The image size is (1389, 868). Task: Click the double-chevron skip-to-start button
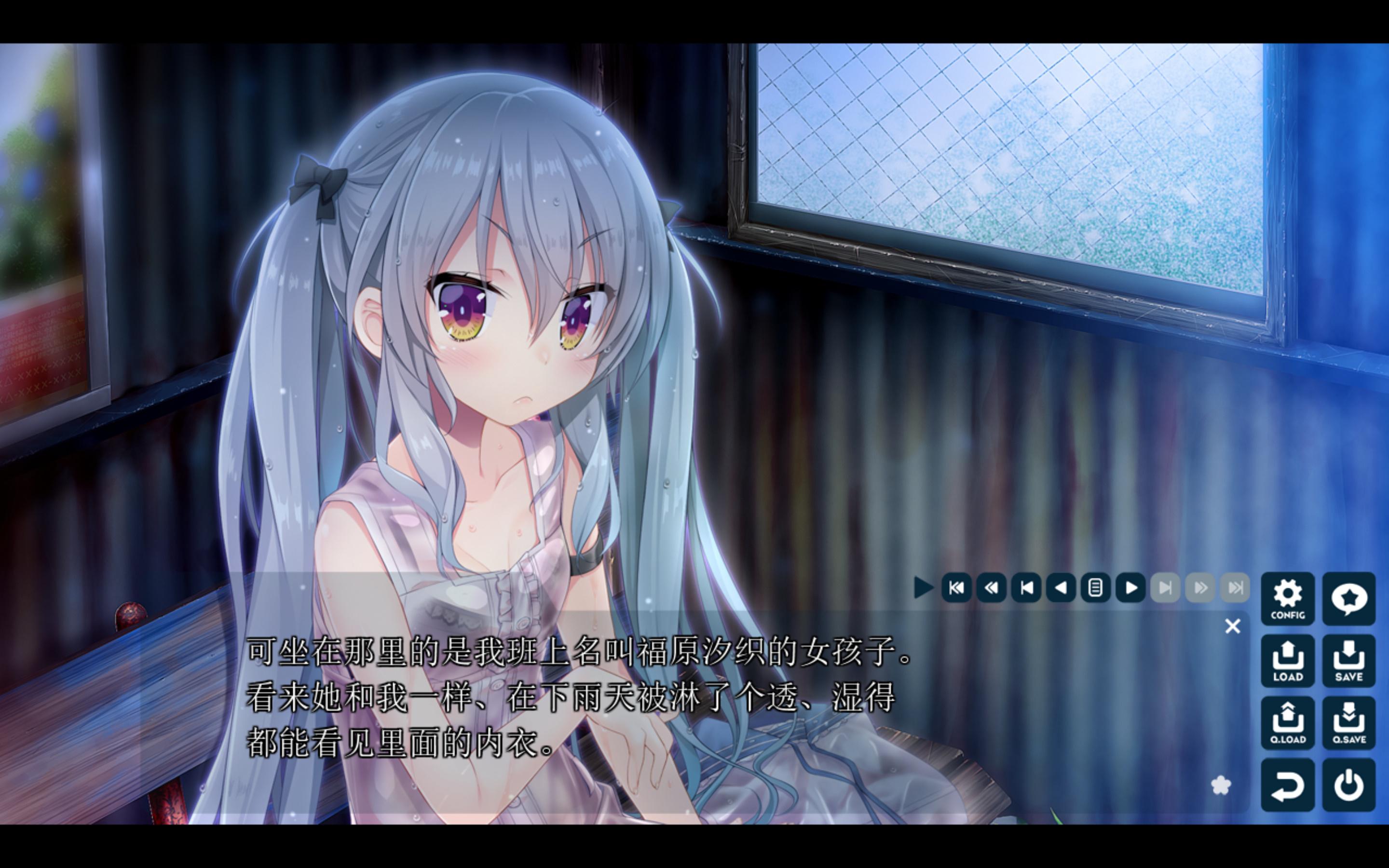[956, 587]
